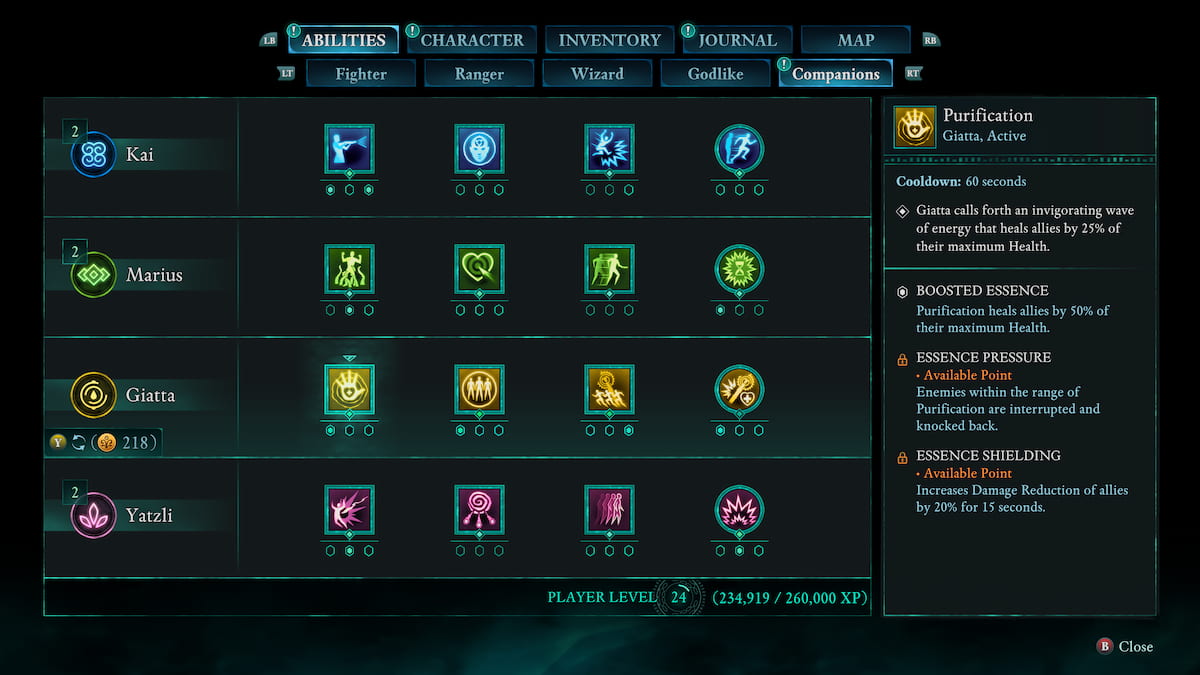This screenshot has width=1200, height=675.
Task: Select Giatta's three-figures ability icon
Action: coord(479,389)
